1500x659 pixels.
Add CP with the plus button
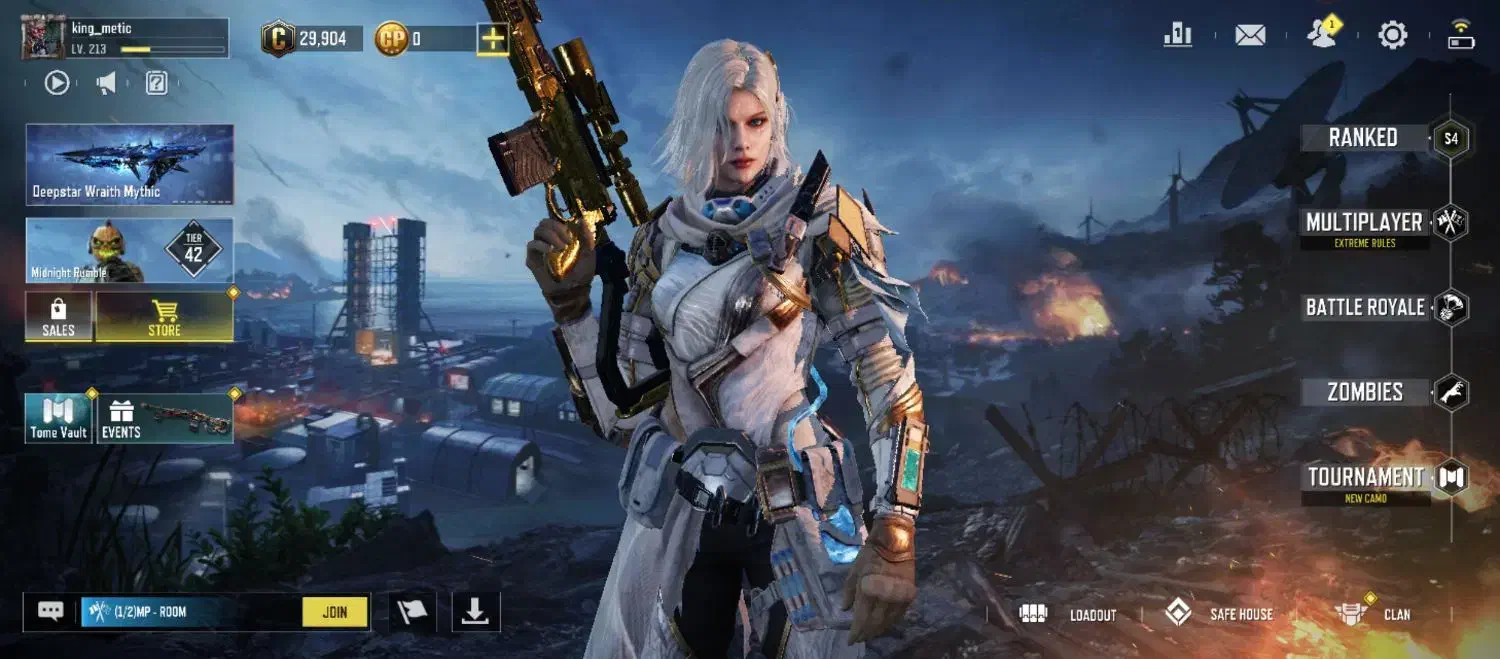pyautogui.click(x=492, y=39)
